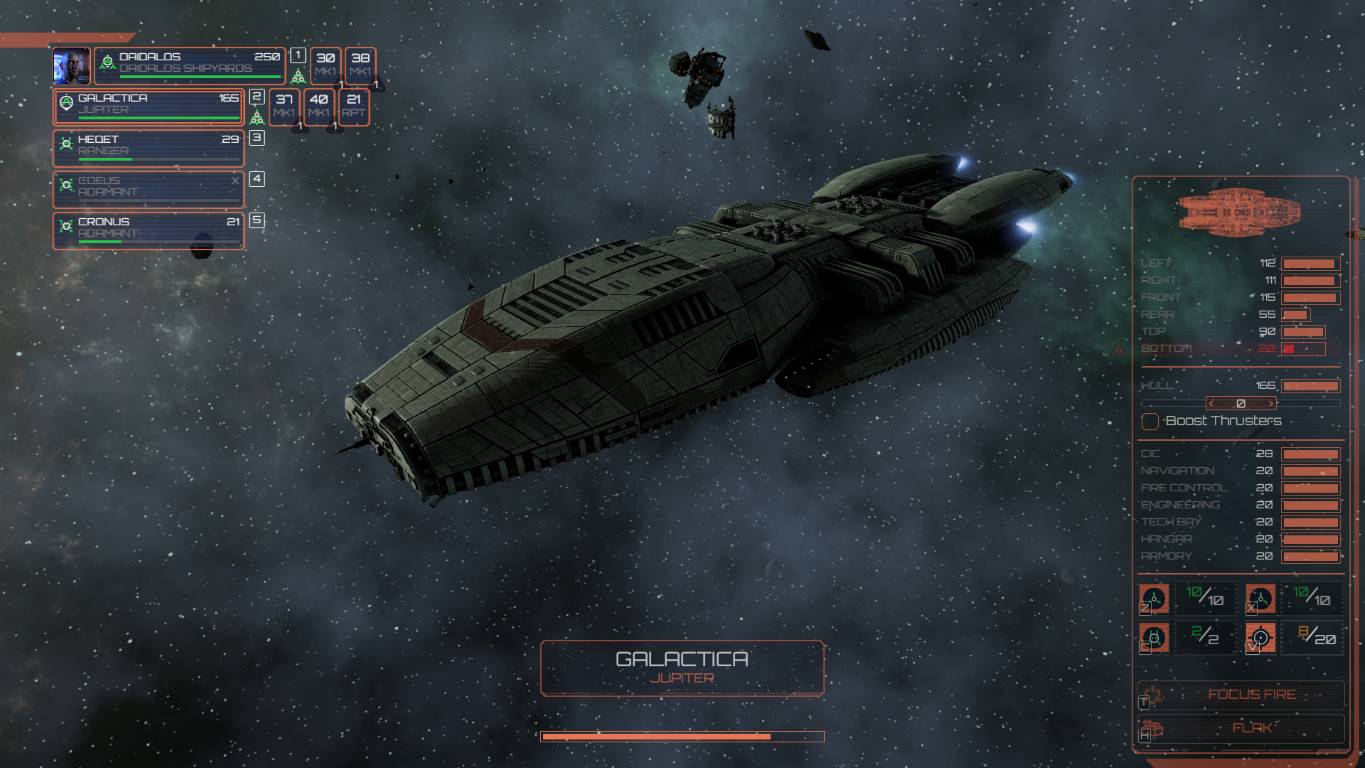Select the Daidalos shipyards fleet entry

pyautogui.click(x=190, y=64)
